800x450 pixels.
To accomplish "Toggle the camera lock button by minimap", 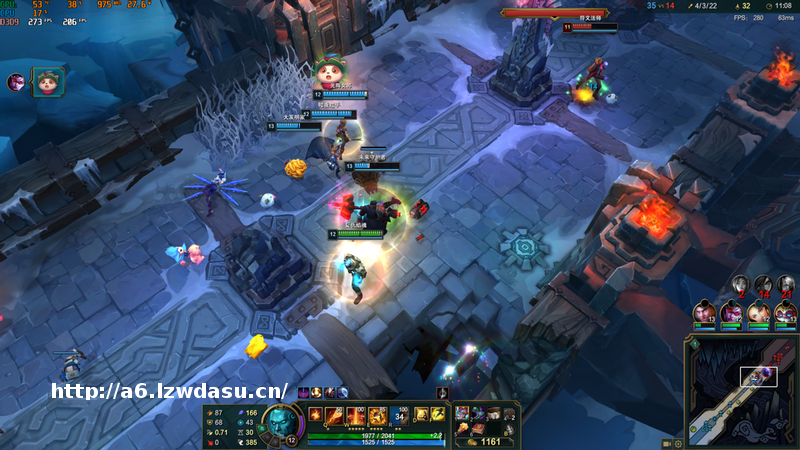I will [x=666, y=442].
